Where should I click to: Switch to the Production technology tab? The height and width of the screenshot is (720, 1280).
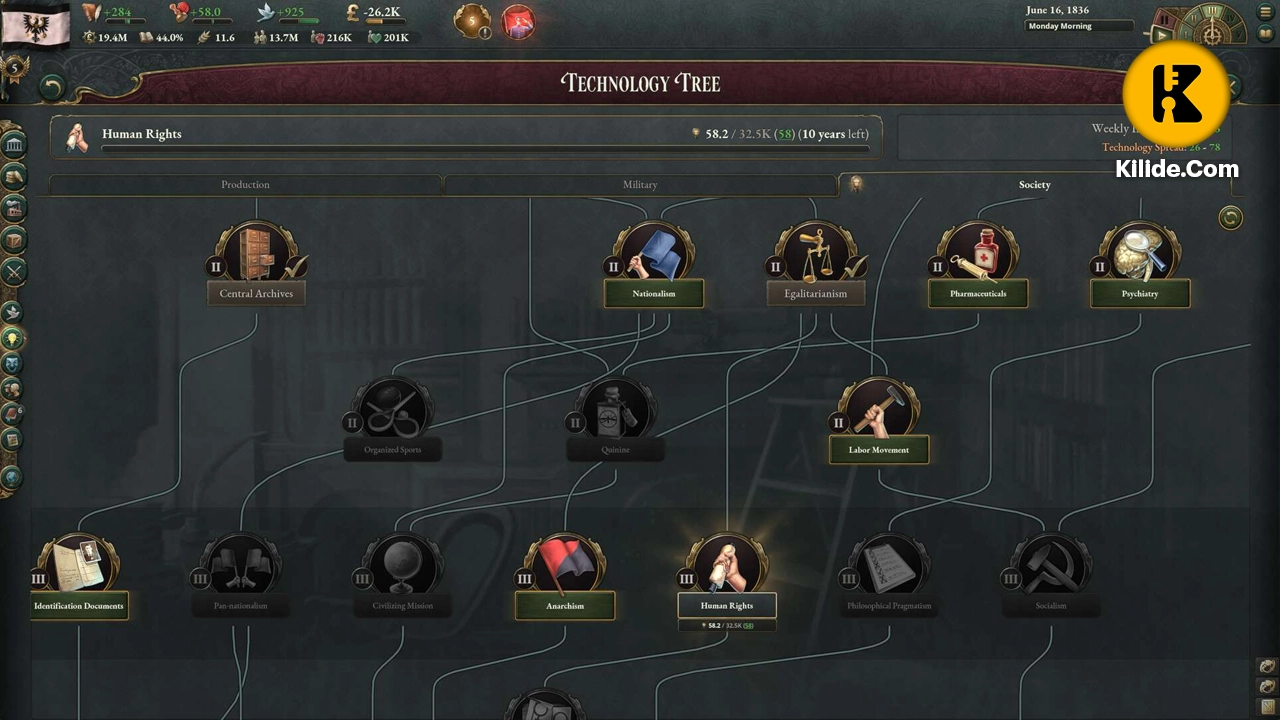point(245,185)
